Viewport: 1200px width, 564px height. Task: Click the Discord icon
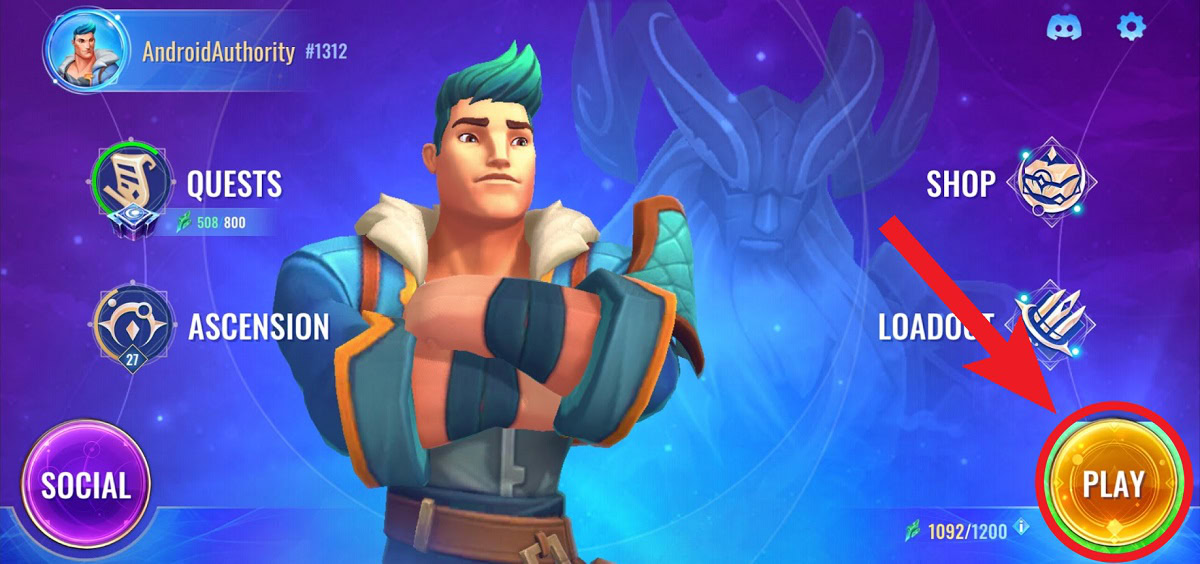(x=1065, y=27)
